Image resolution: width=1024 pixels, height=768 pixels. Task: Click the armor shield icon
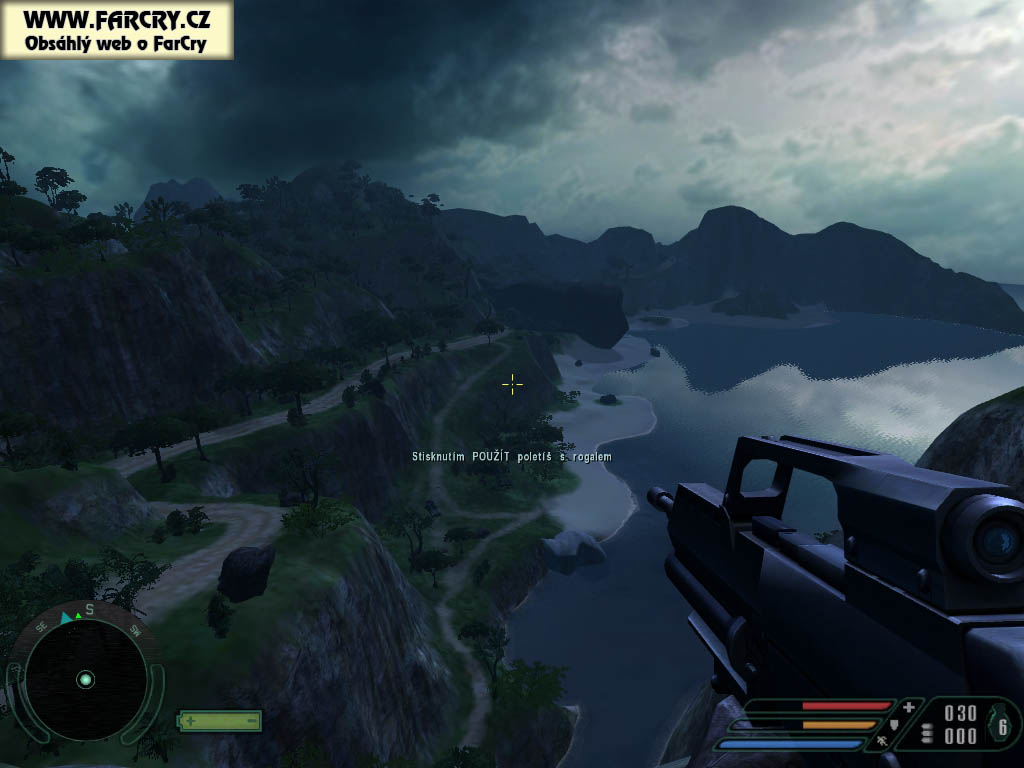(x=895, y=724)
